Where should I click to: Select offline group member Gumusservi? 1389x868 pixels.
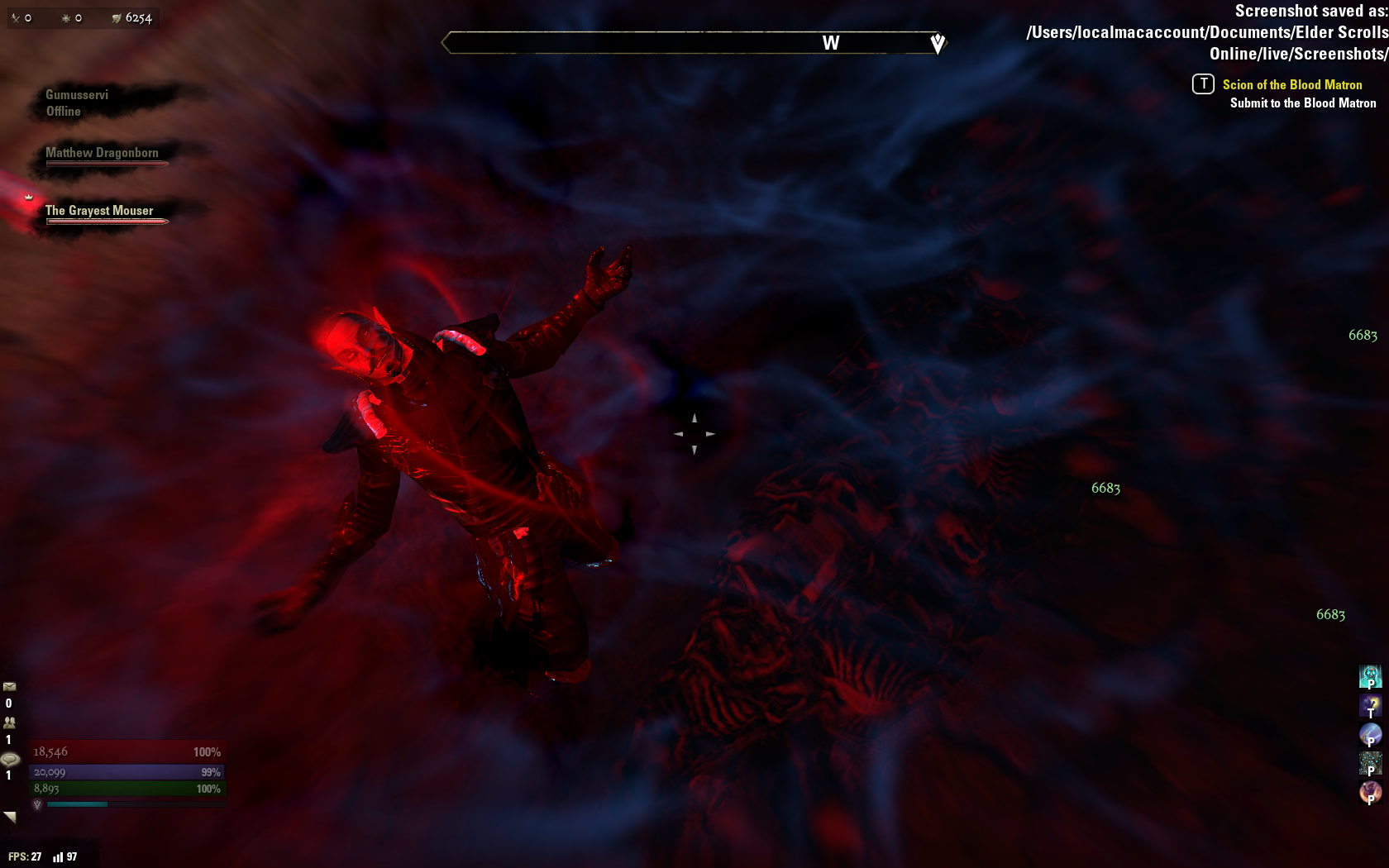[x=77, y=95]
